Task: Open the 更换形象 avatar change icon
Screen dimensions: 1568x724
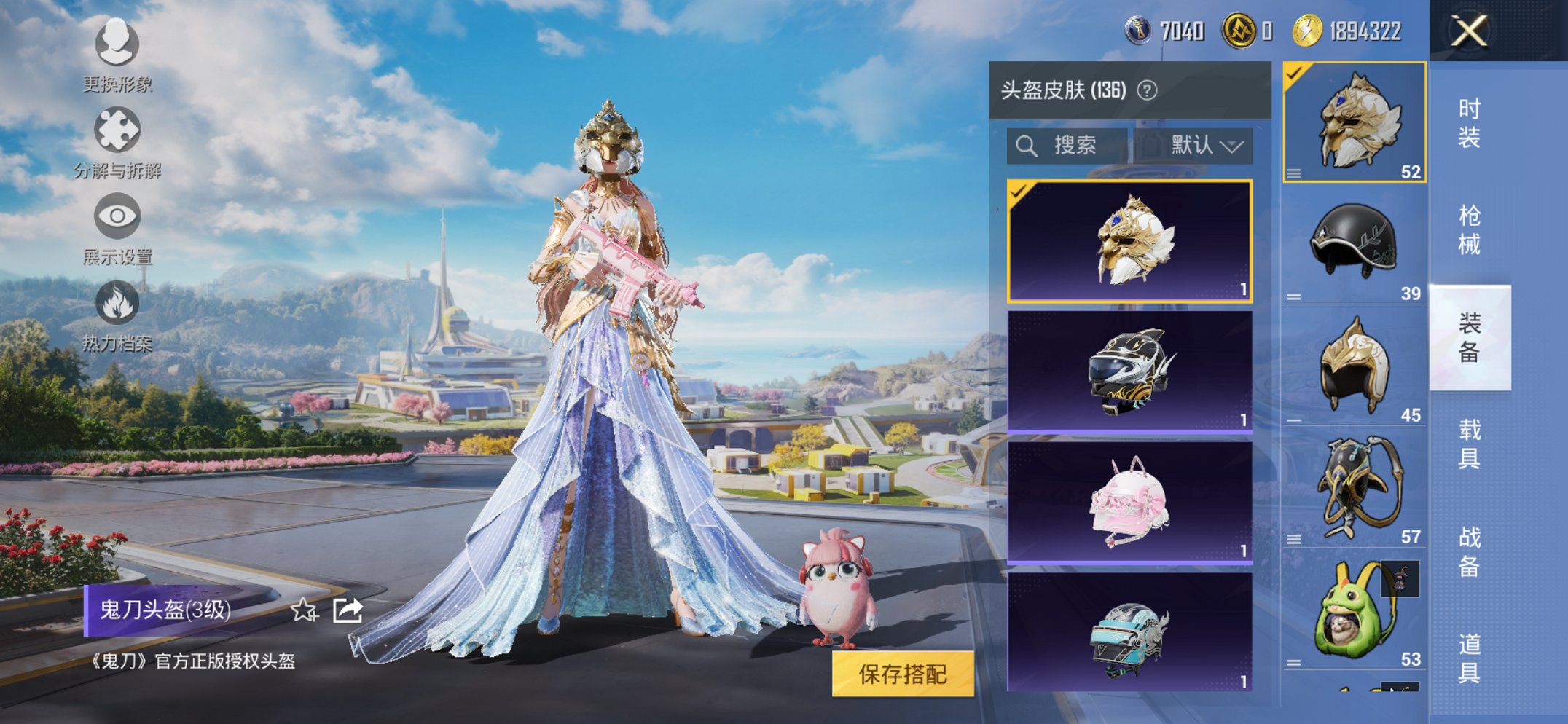Action: [x=117, y=45]
